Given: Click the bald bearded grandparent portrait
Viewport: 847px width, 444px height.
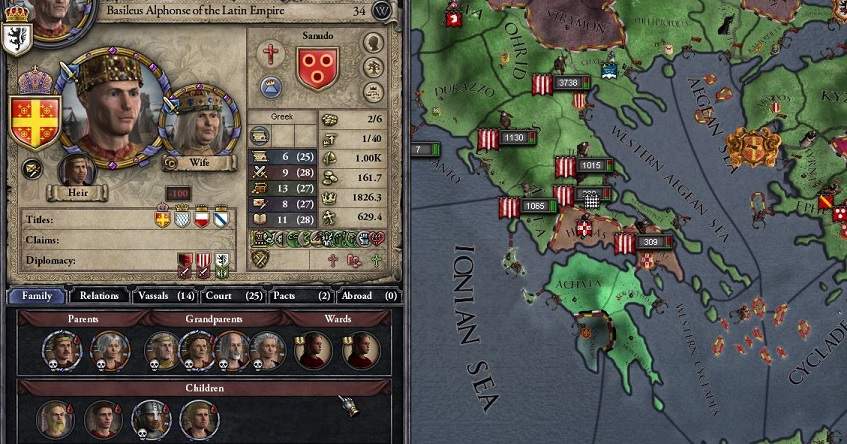Looking at the screenshot, I should click(230, 350).
